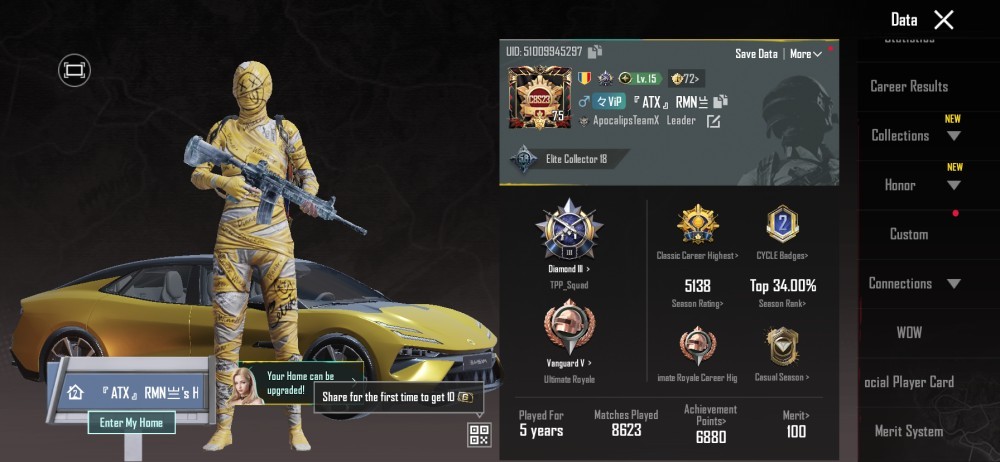Open Social Player Card
The height and width of the screenshot is (462, 1000).
pyautogui.click(x=909, y=381)
